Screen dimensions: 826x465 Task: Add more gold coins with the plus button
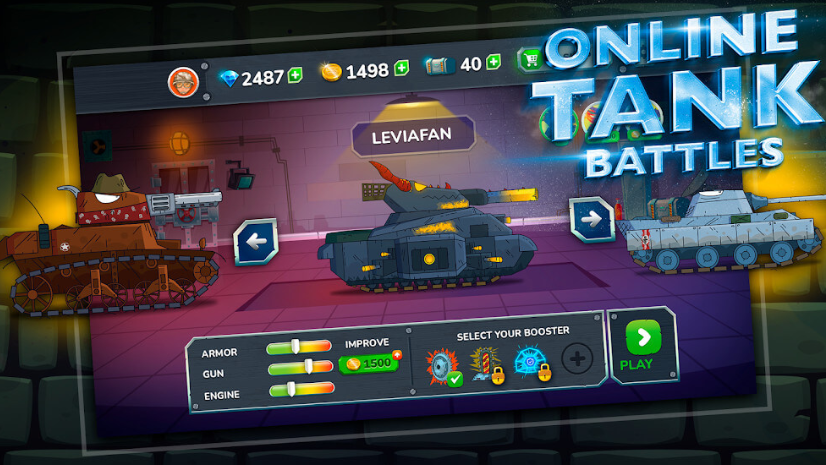click(401, 68)
